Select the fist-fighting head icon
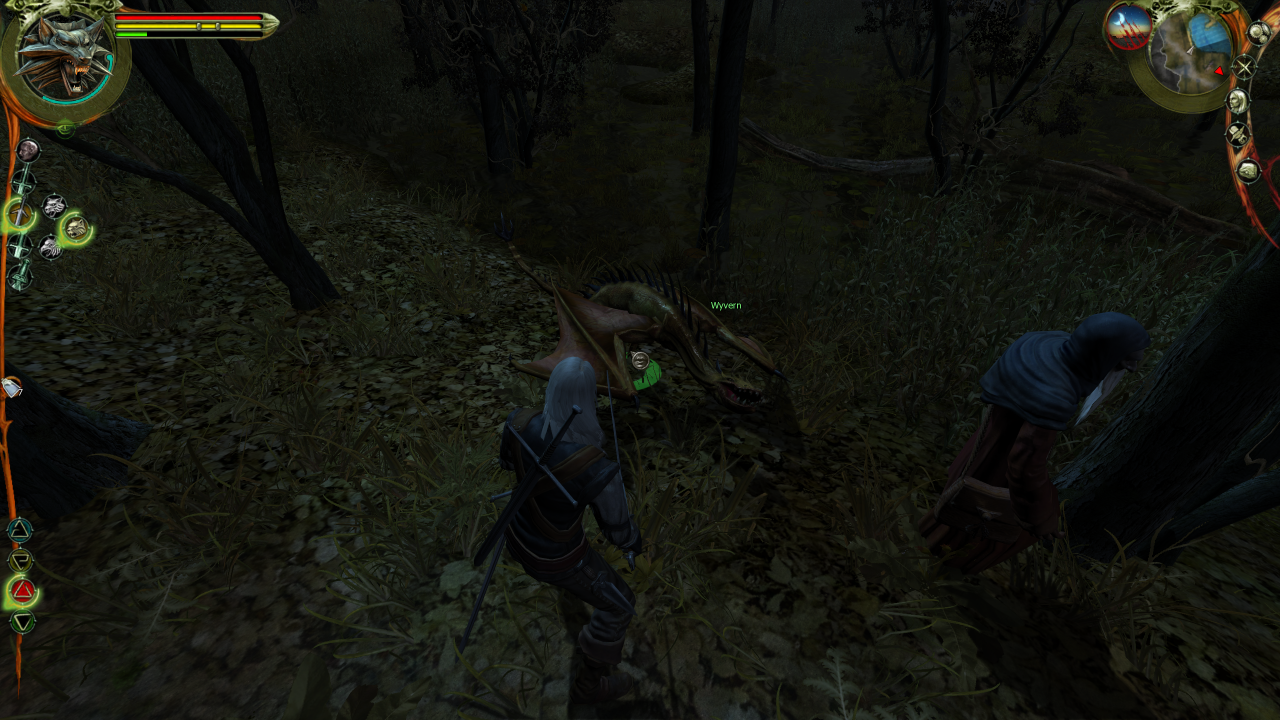1280x720 pixels. (29, 151)
